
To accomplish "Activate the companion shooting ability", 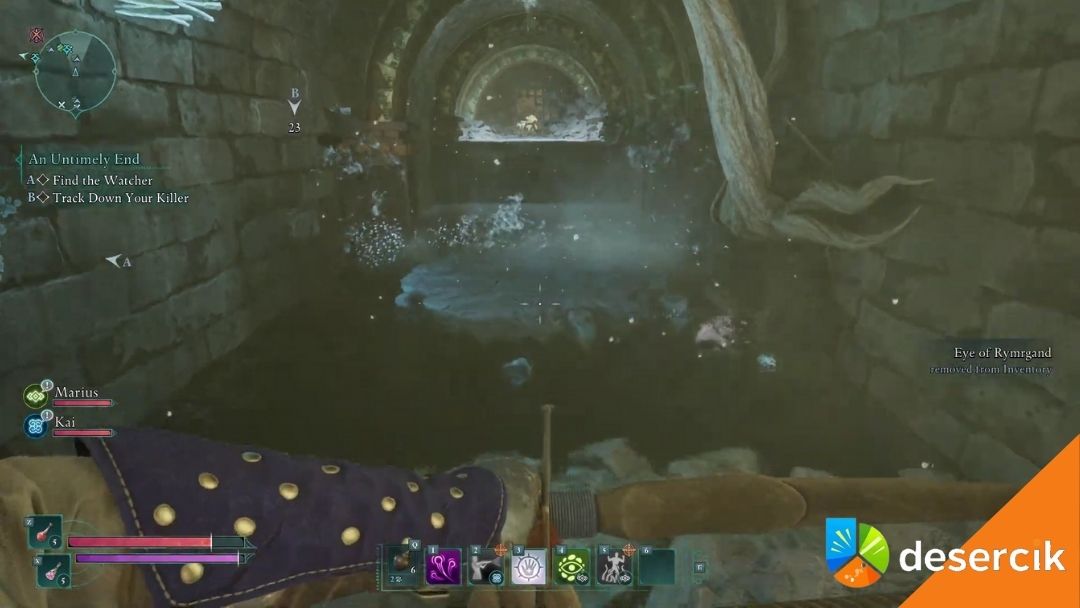I will pyautogui.click(x=486, y=567).
